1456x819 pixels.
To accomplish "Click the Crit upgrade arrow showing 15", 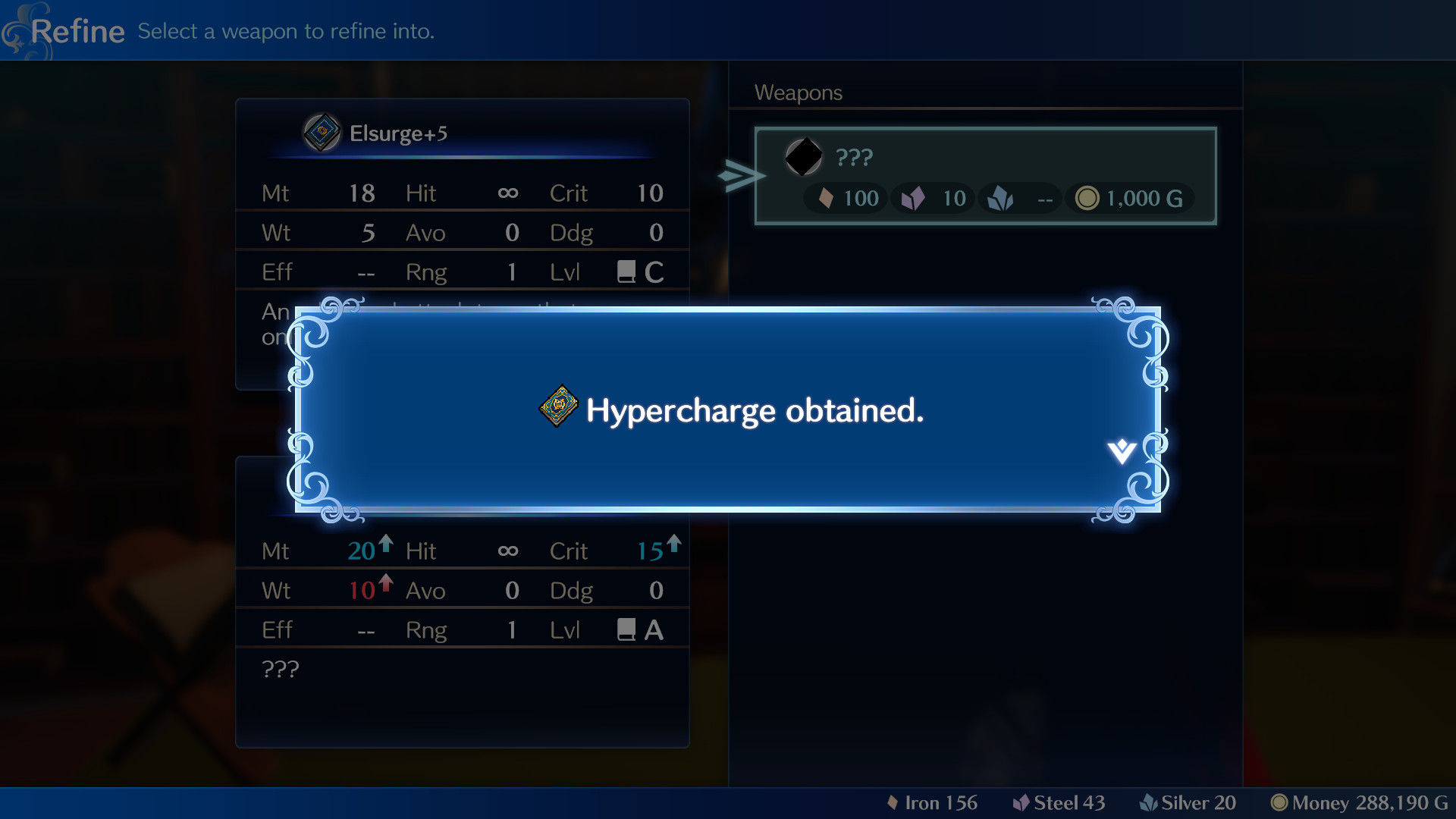I will tap(673, 542).
